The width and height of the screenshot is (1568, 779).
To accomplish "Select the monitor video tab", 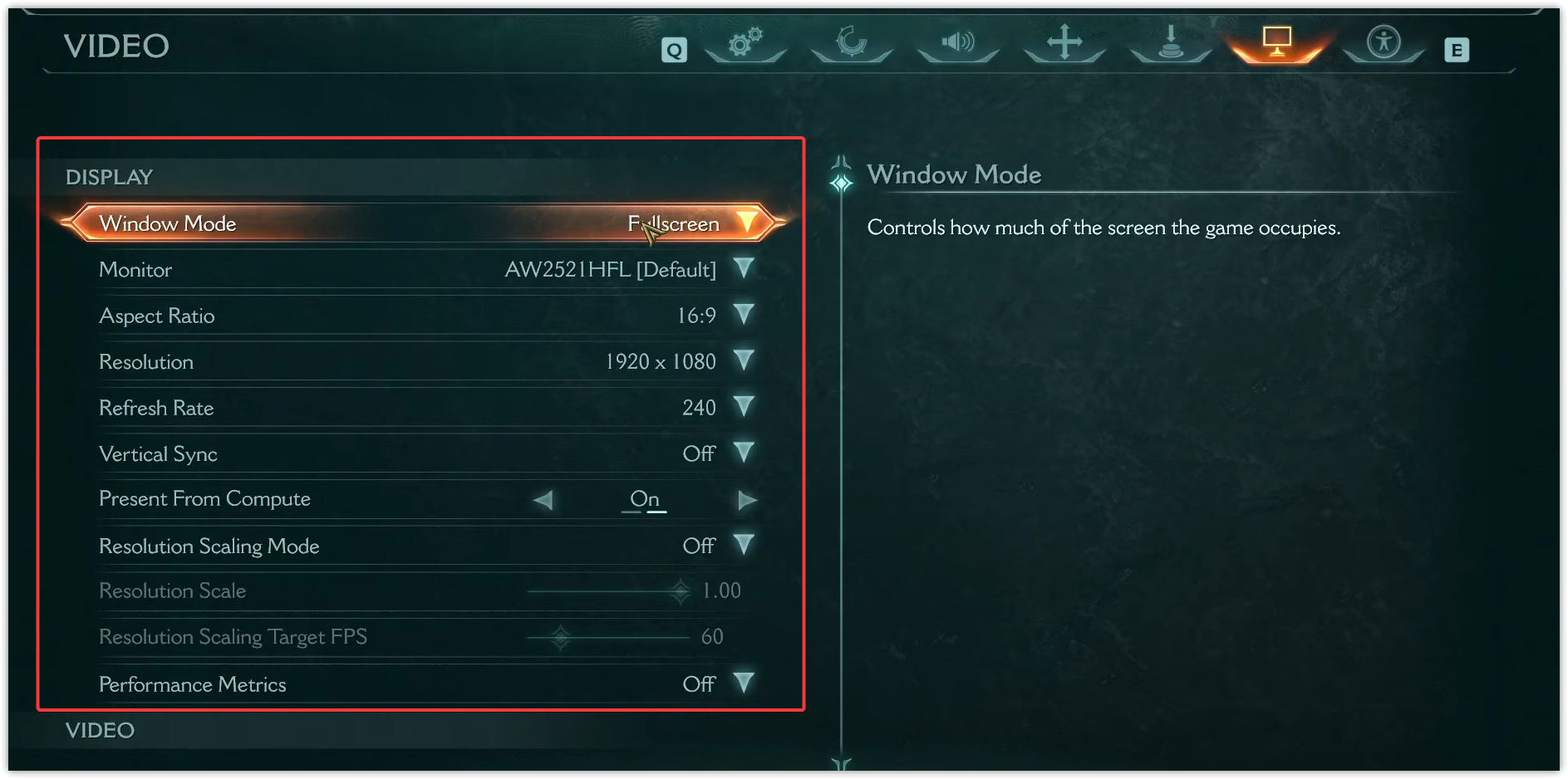I will point(1277,42).
